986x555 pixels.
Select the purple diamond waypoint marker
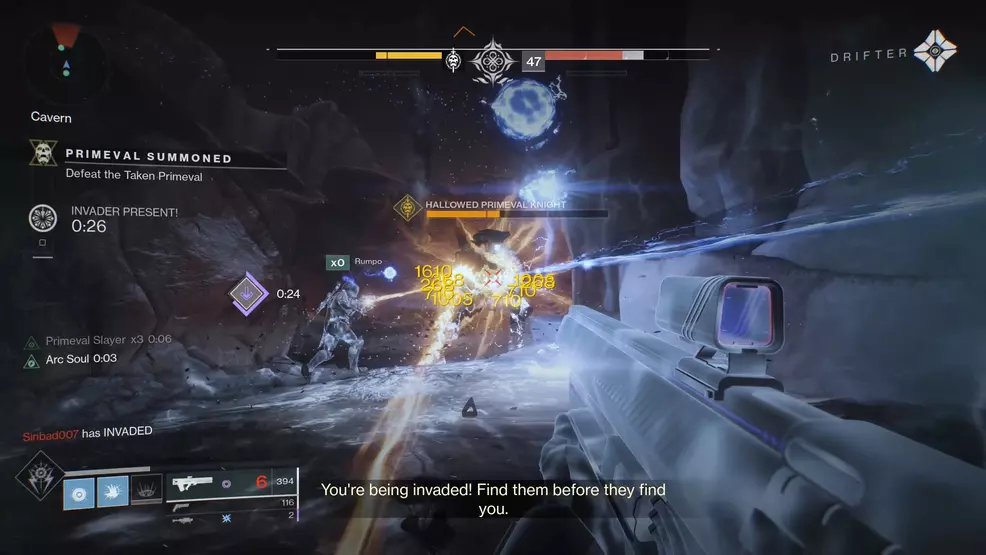(x=247, y=293)
